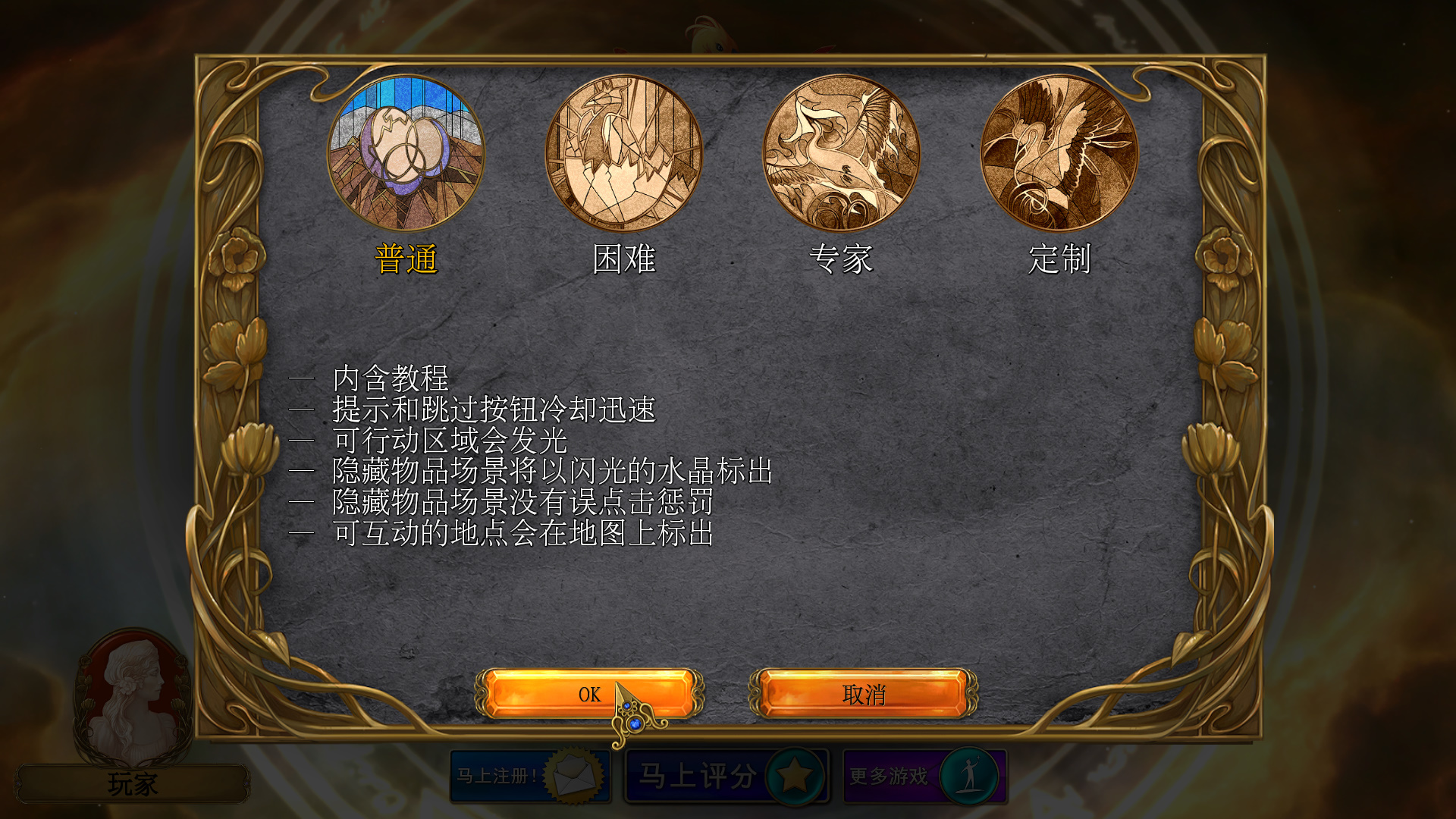Click the envelope icon on 马上注册 banner

(573, 775)
